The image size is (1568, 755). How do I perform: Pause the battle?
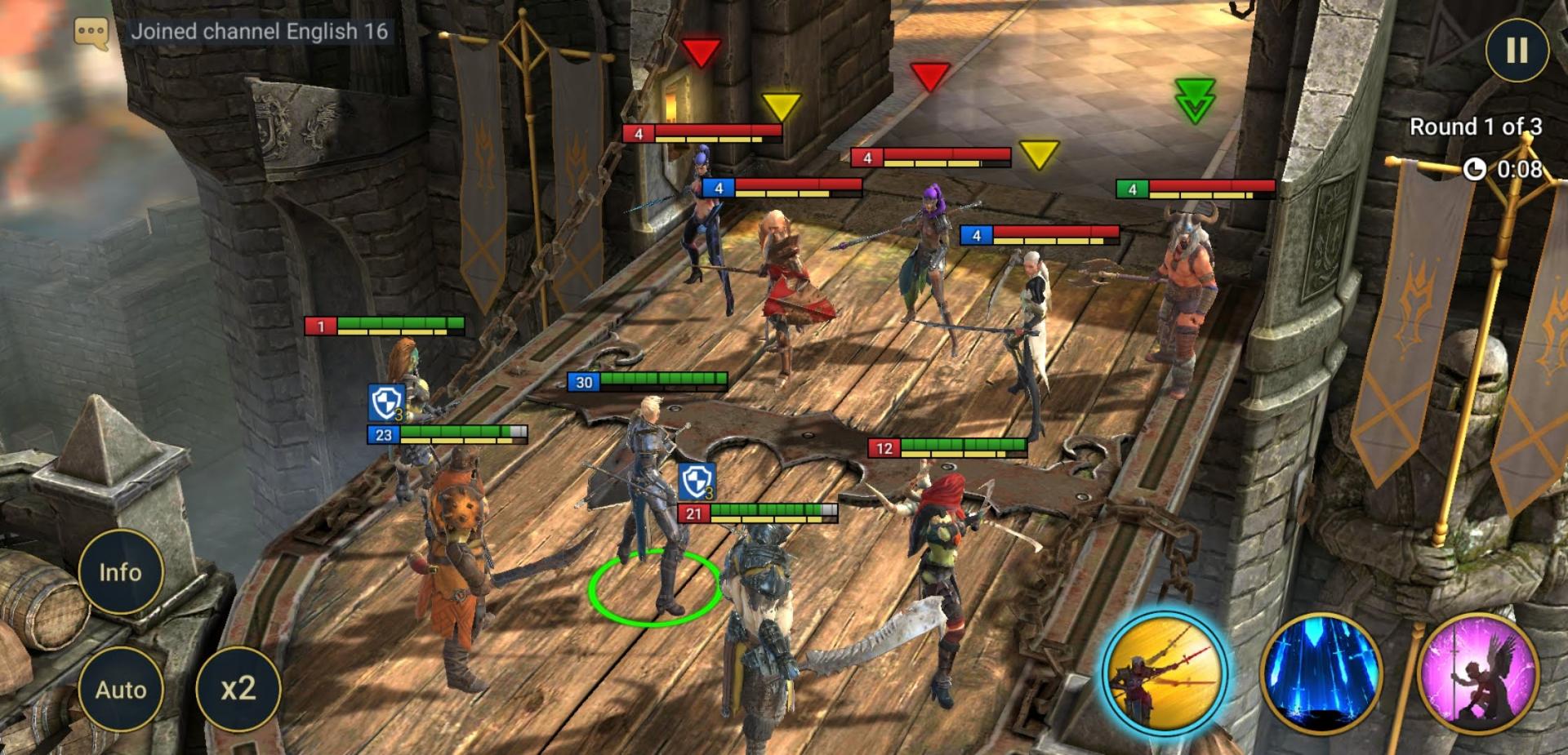click(1517, 51)
